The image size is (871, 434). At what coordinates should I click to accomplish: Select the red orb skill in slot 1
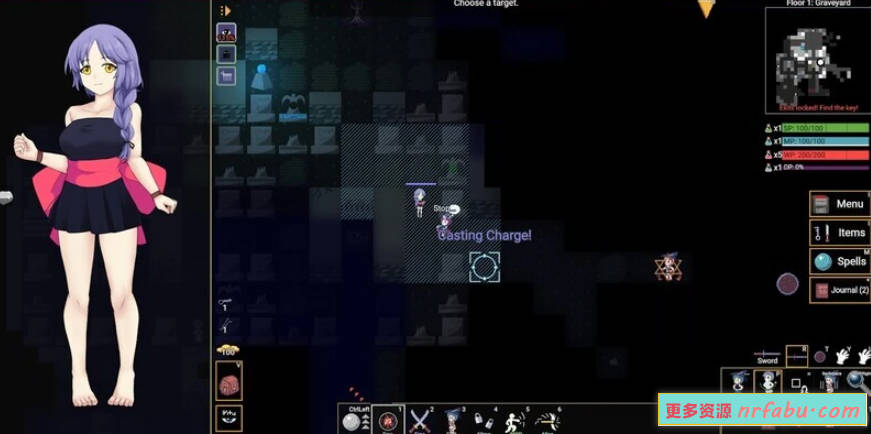pyautogui.click(x=388, y=421)
